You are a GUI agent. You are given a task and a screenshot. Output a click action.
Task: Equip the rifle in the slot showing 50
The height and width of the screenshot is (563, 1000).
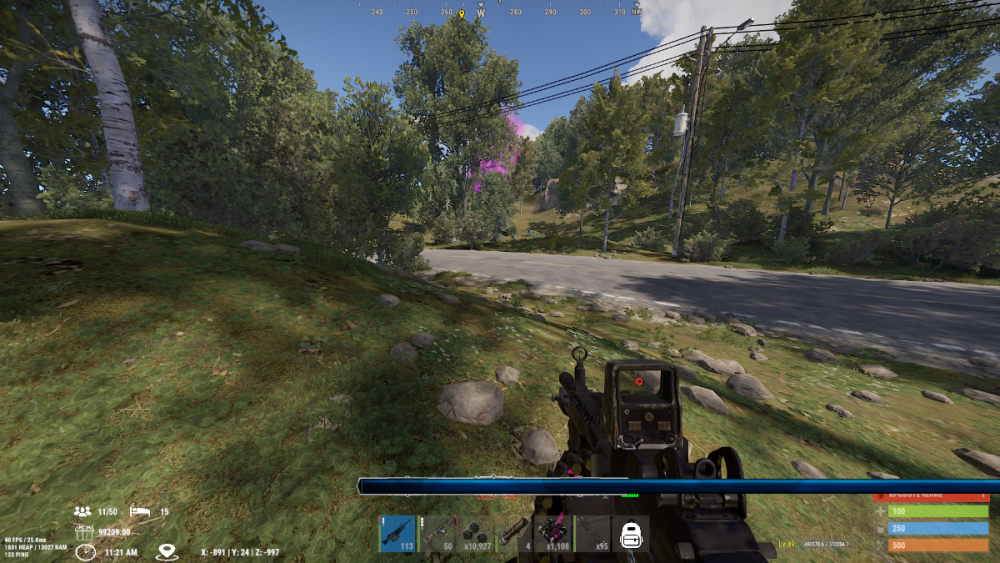click(436, 534)
